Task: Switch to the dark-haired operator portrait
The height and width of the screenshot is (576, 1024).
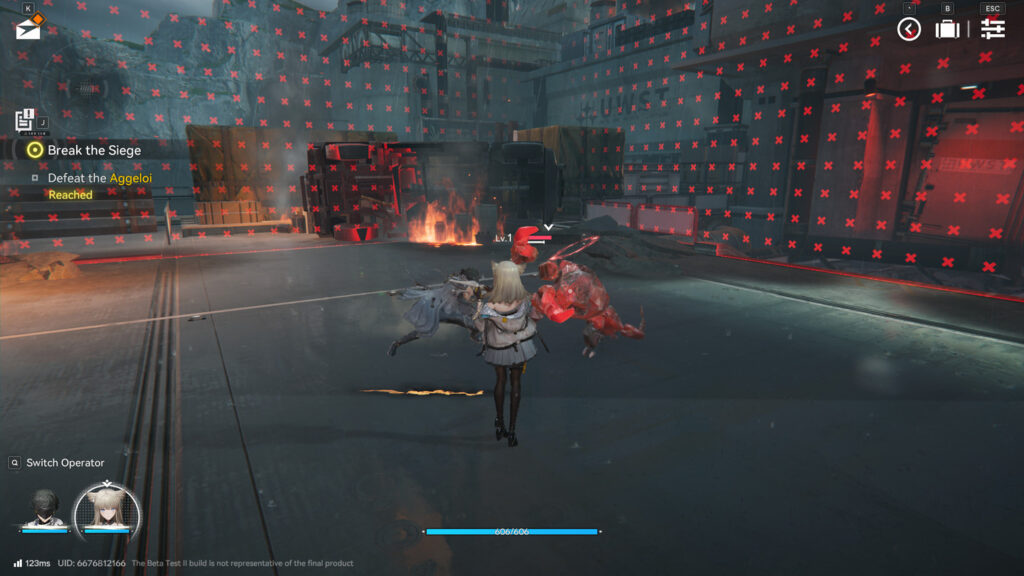Action: (44, 508)
